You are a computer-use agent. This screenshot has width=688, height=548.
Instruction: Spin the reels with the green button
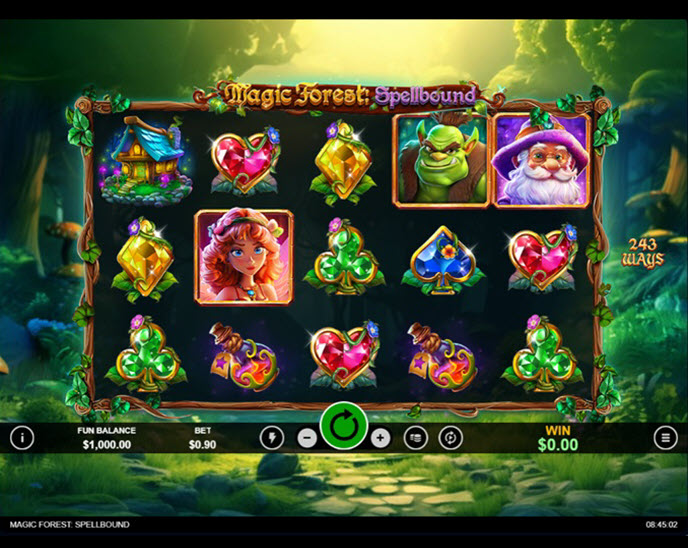point(344,428)
